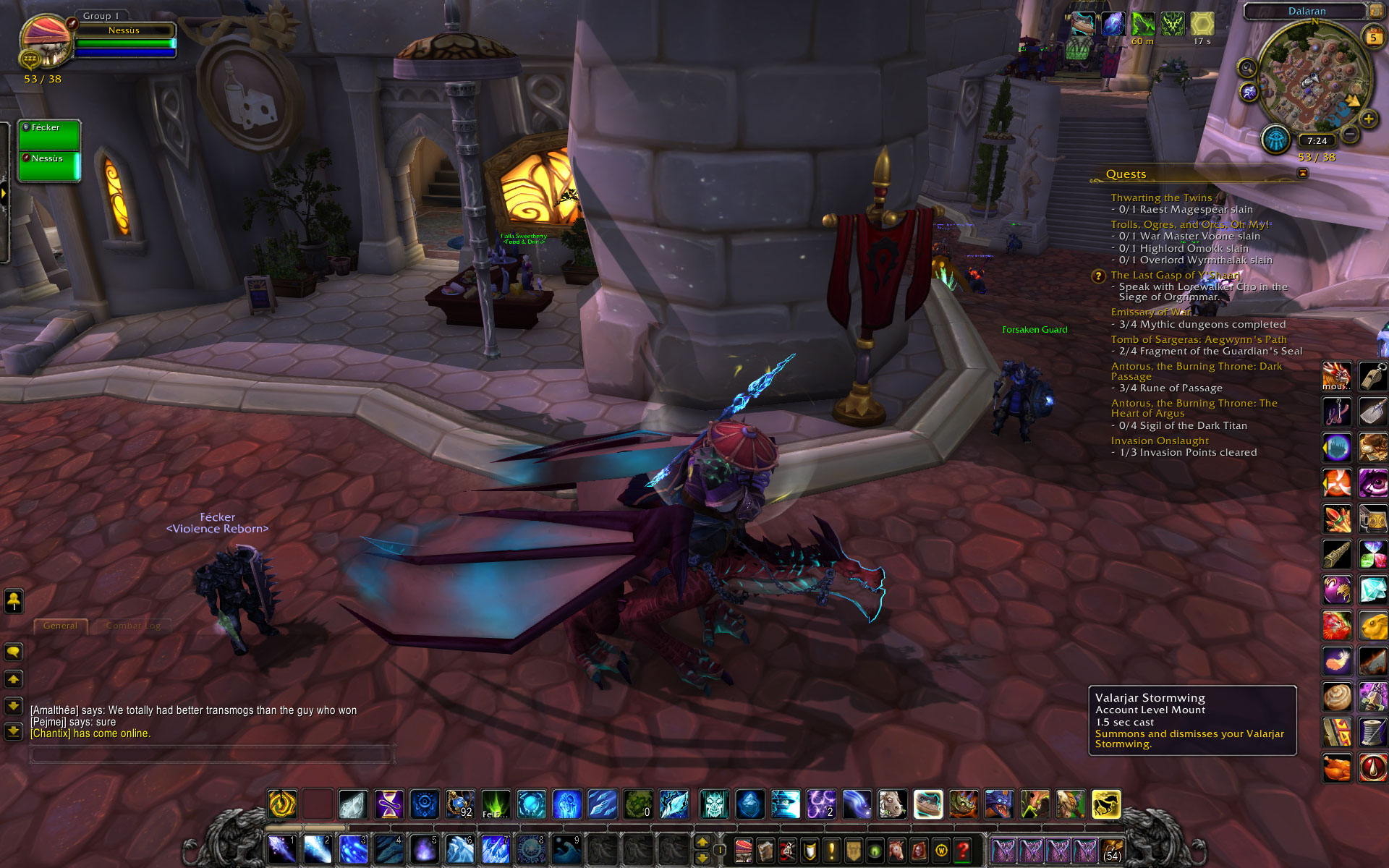Open the red question mark help button
Screen dimensions: 1389x868
pos(963,851)
